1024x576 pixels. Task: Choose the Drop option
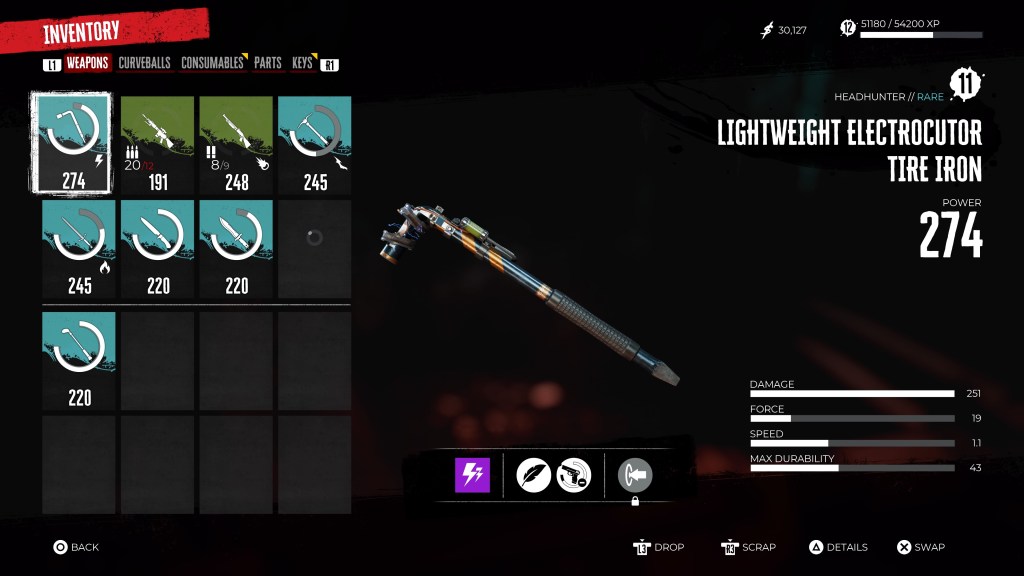[x=660, y=547]
